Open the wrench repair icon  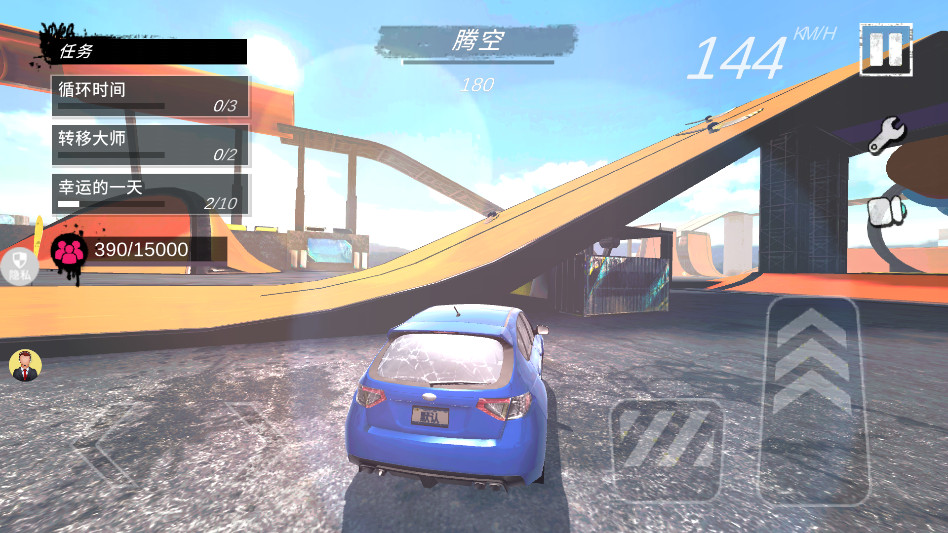click(x=886, y=135)
